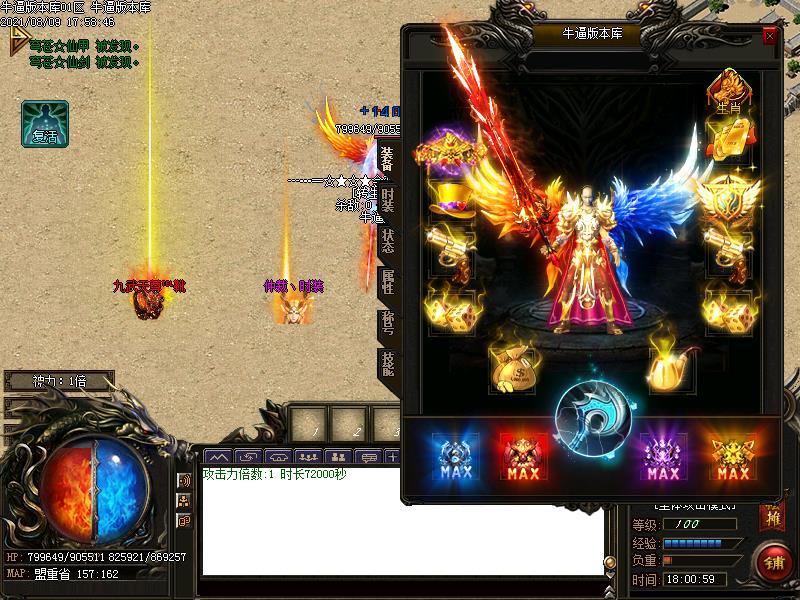Screen dimensions: 800x600
Task: Open the 属性 attributes tab
Action: pos(388,283)
